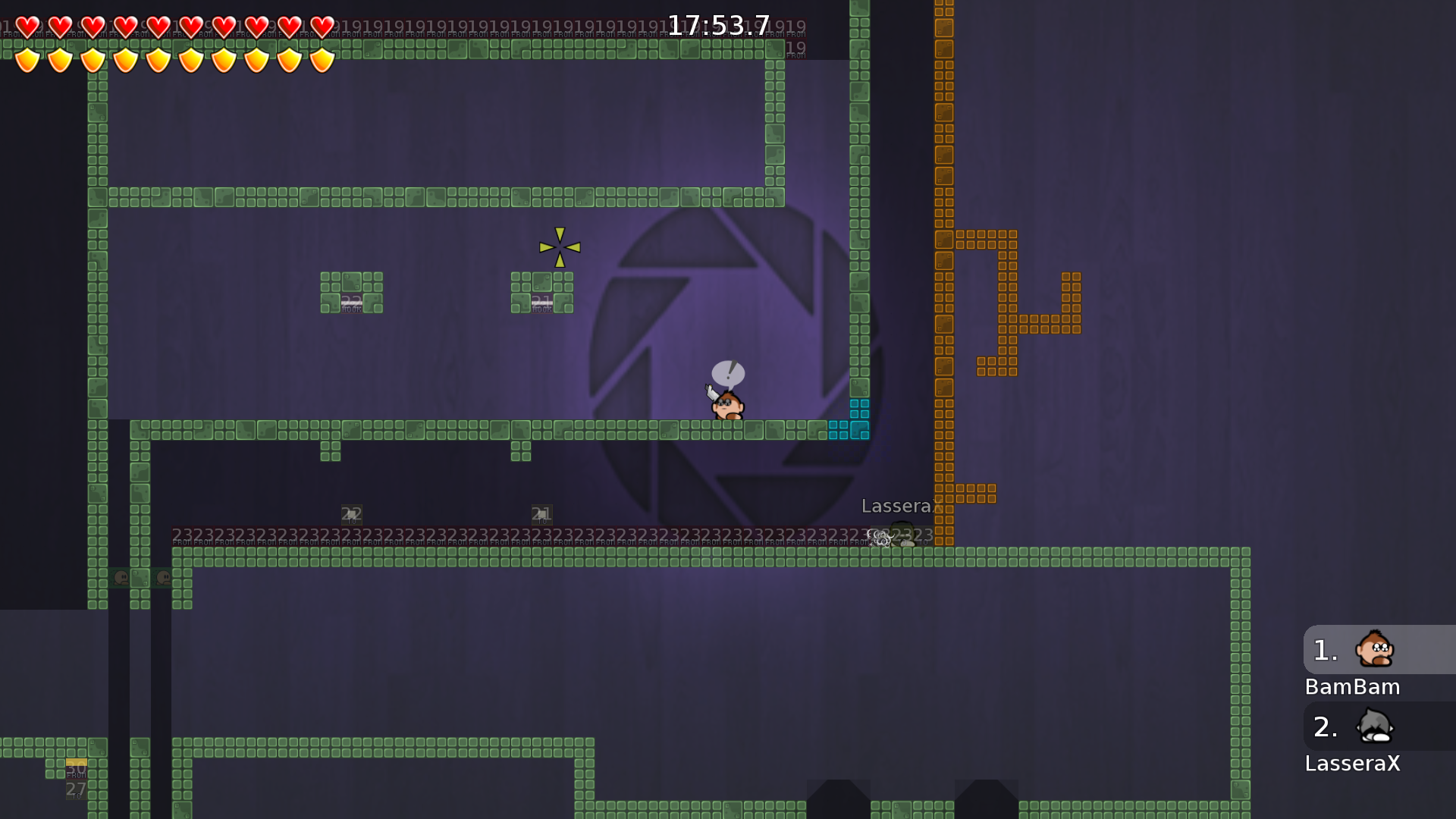The height and width of the screenshot is (819, 1456).
Task: Click the first yellow armor shield icon
Action: click(27, 59)
